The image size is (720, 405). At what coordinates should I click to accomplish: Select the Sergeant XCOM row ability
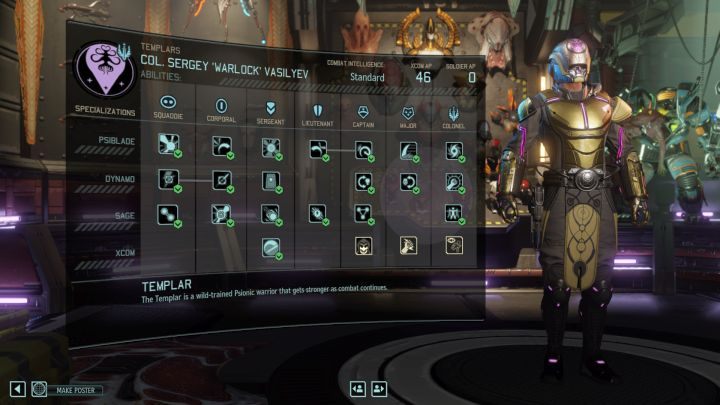[271, 247]
